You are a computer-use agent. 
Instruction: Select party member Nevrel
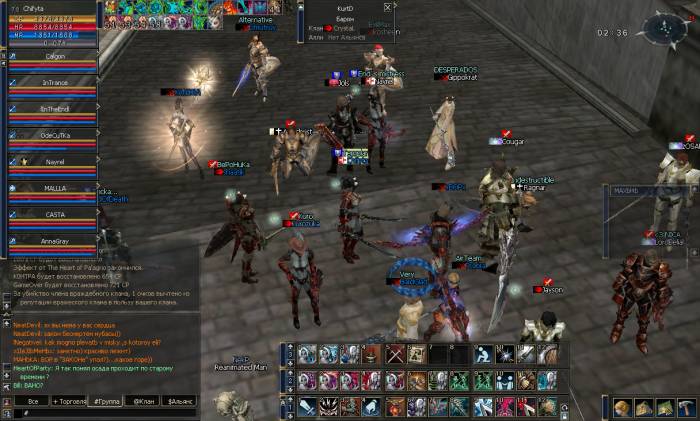point(53,161)
